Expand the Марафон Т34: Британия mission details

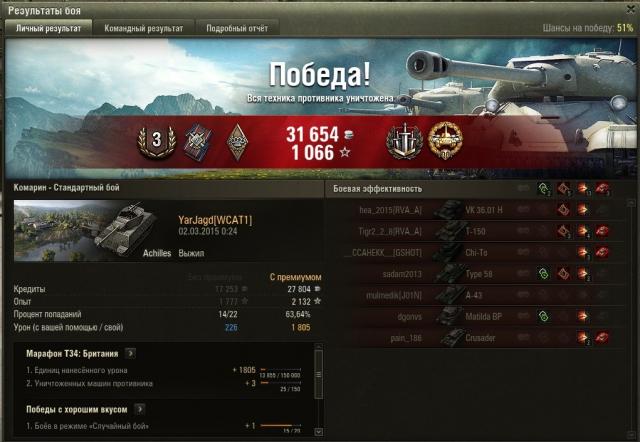tap(131, 353)
